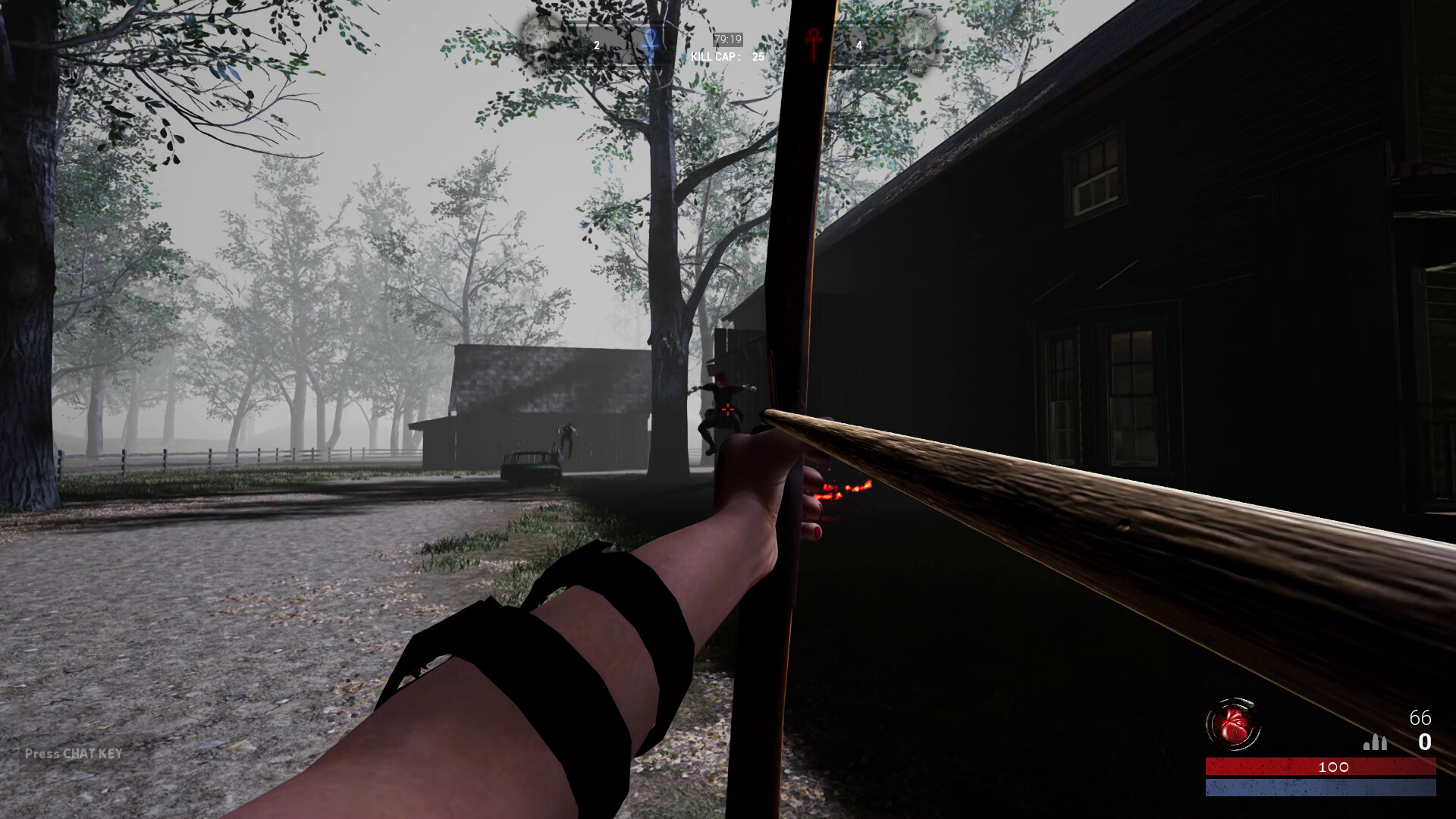
Task: Switch to the reserve ammo count showing 0
Action: [x=1426, y=743]
